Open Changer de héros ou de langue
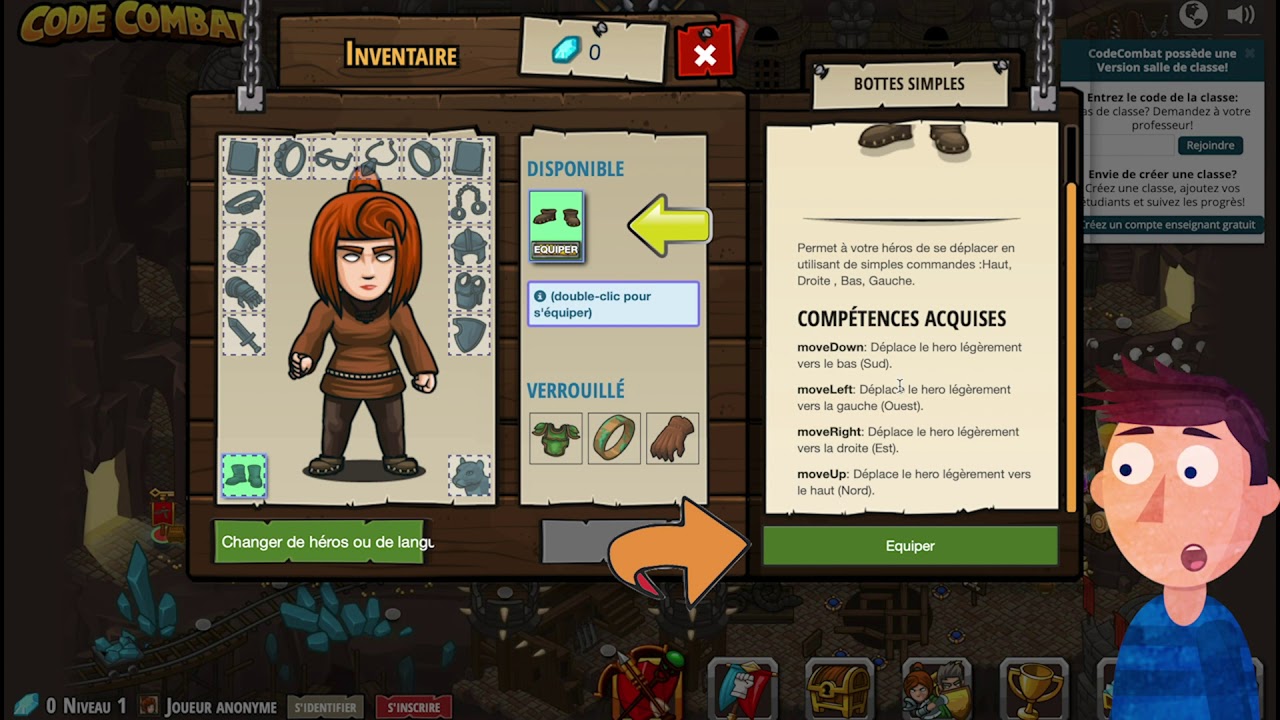1280x720 pixels. click(x=320, y=542)
